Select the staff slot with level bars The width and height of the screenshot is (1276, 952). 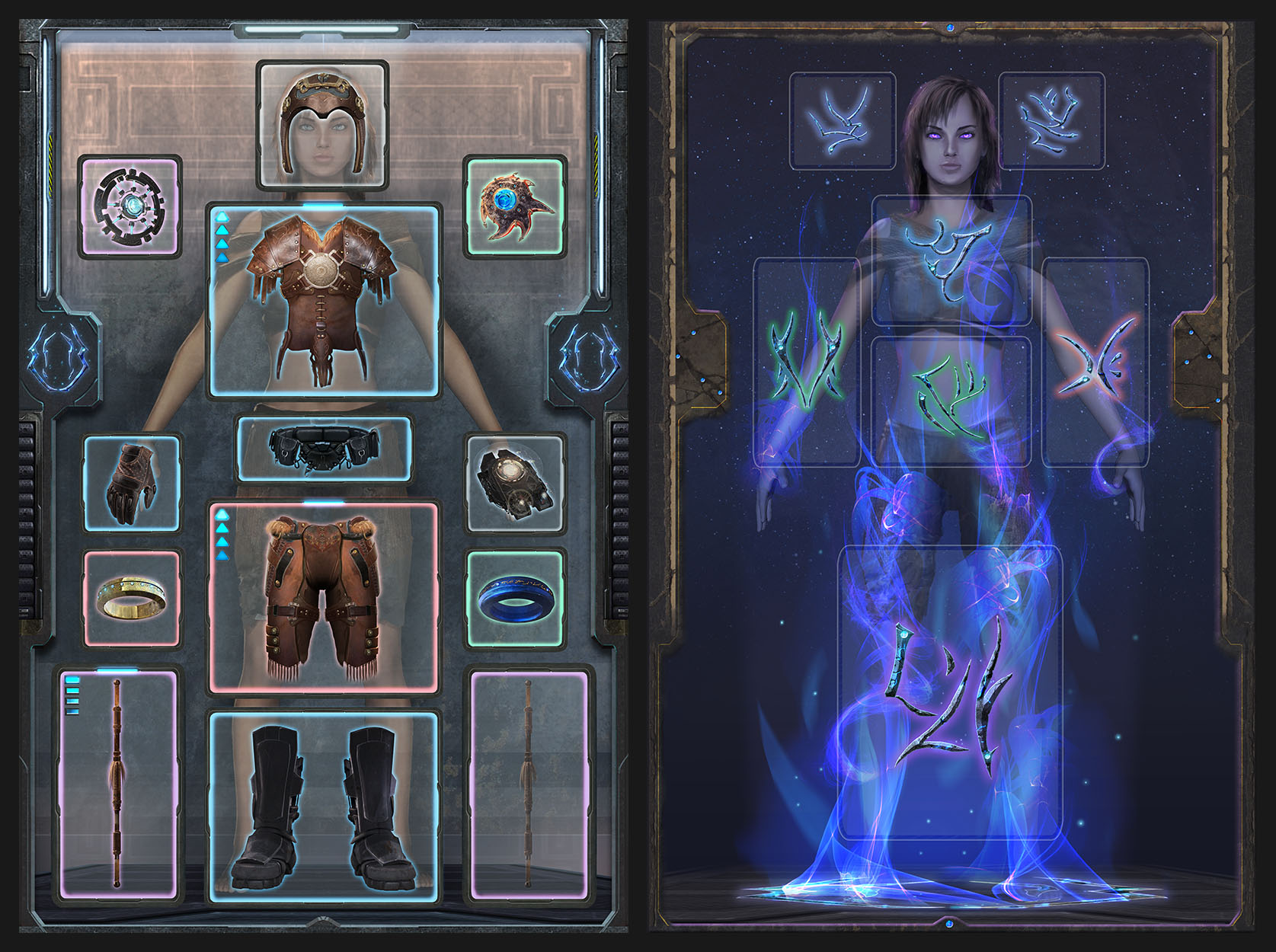click(118, 784)
